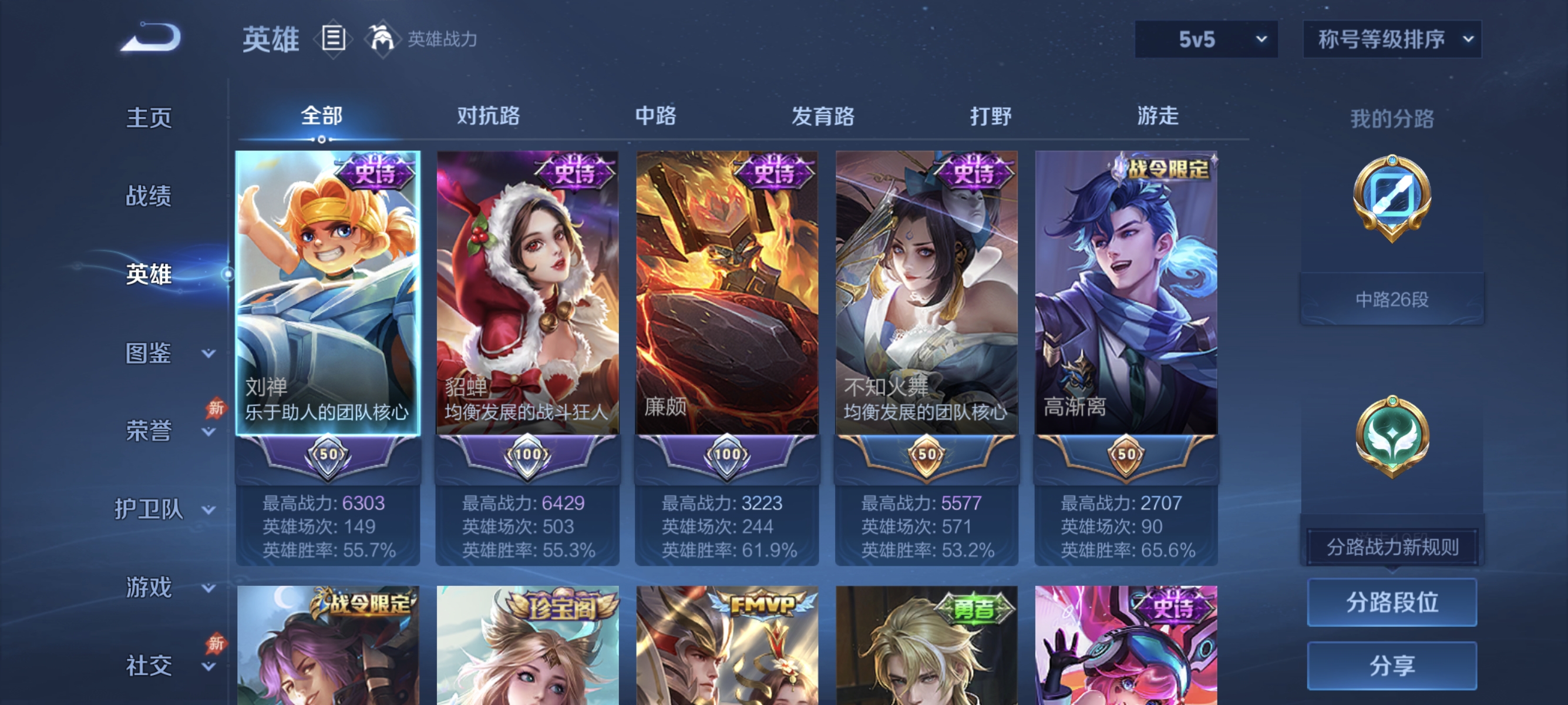Open the hero list detail icon beside 英雄
This screenshot has width=1568, height=705.
(x=332, y=38)
